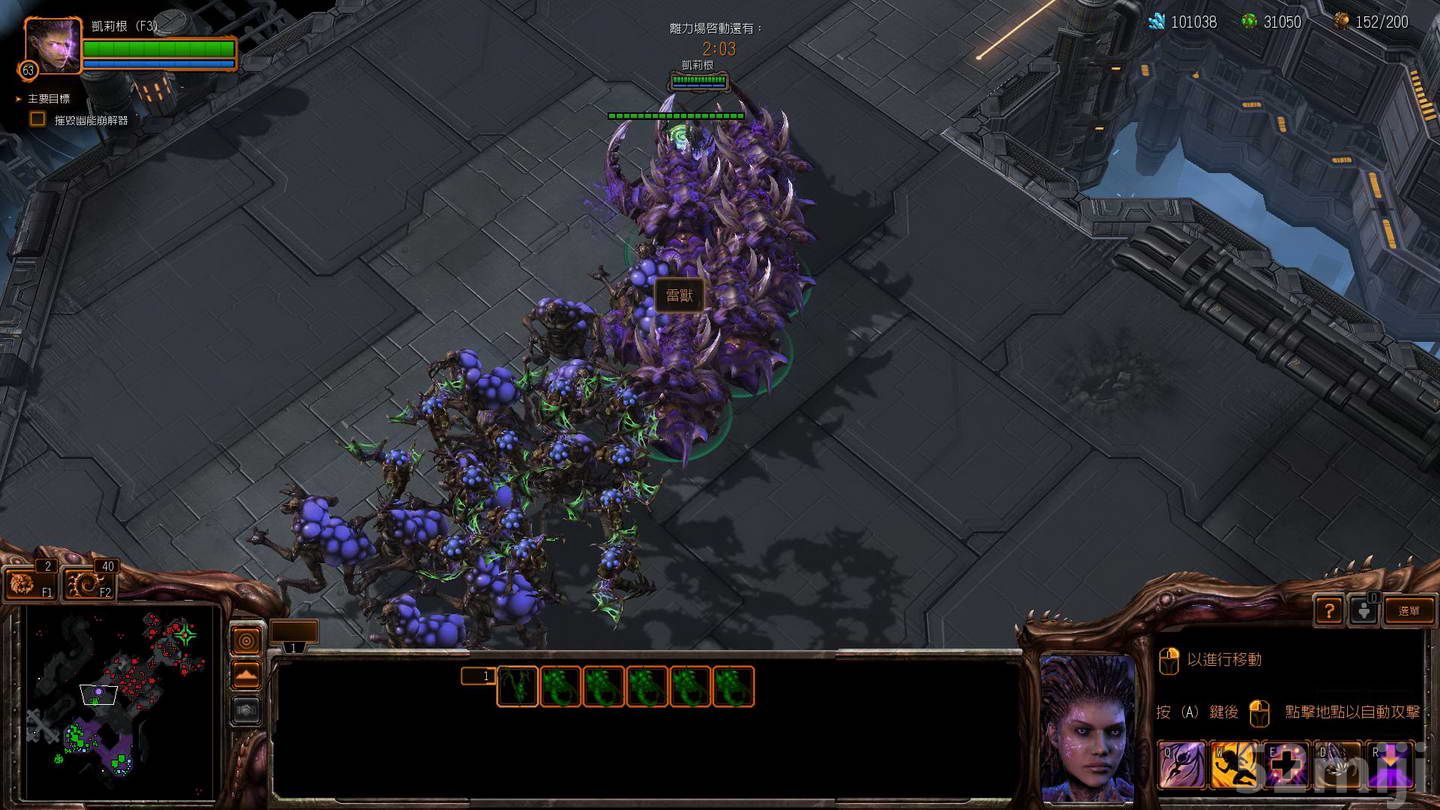
Task: Select the W leaping strike ability icon
Action: (x=1233, y=765)
